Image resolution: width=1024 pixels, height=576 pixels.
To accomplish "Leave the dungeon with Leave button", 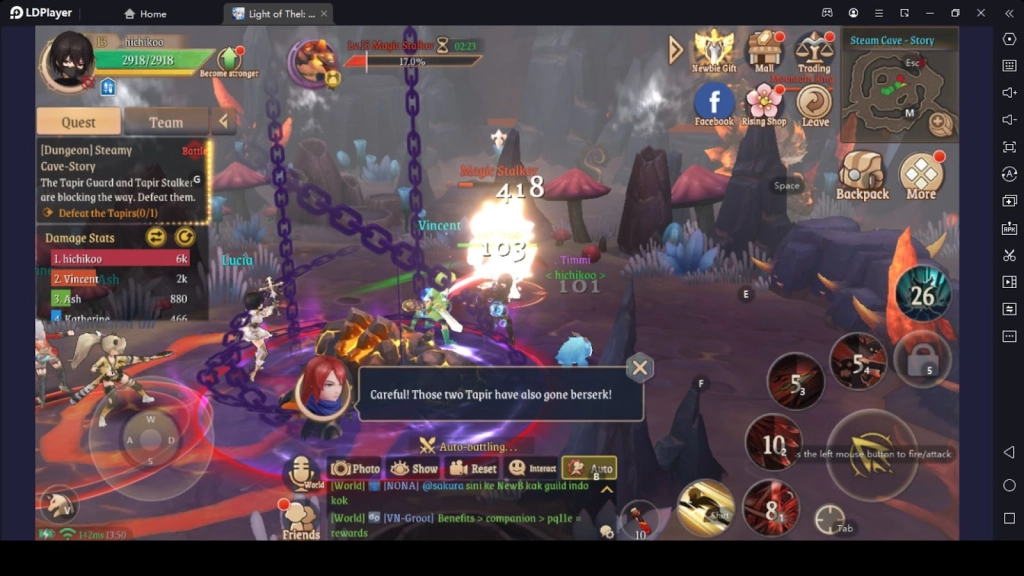I will (x=815, y=104).
